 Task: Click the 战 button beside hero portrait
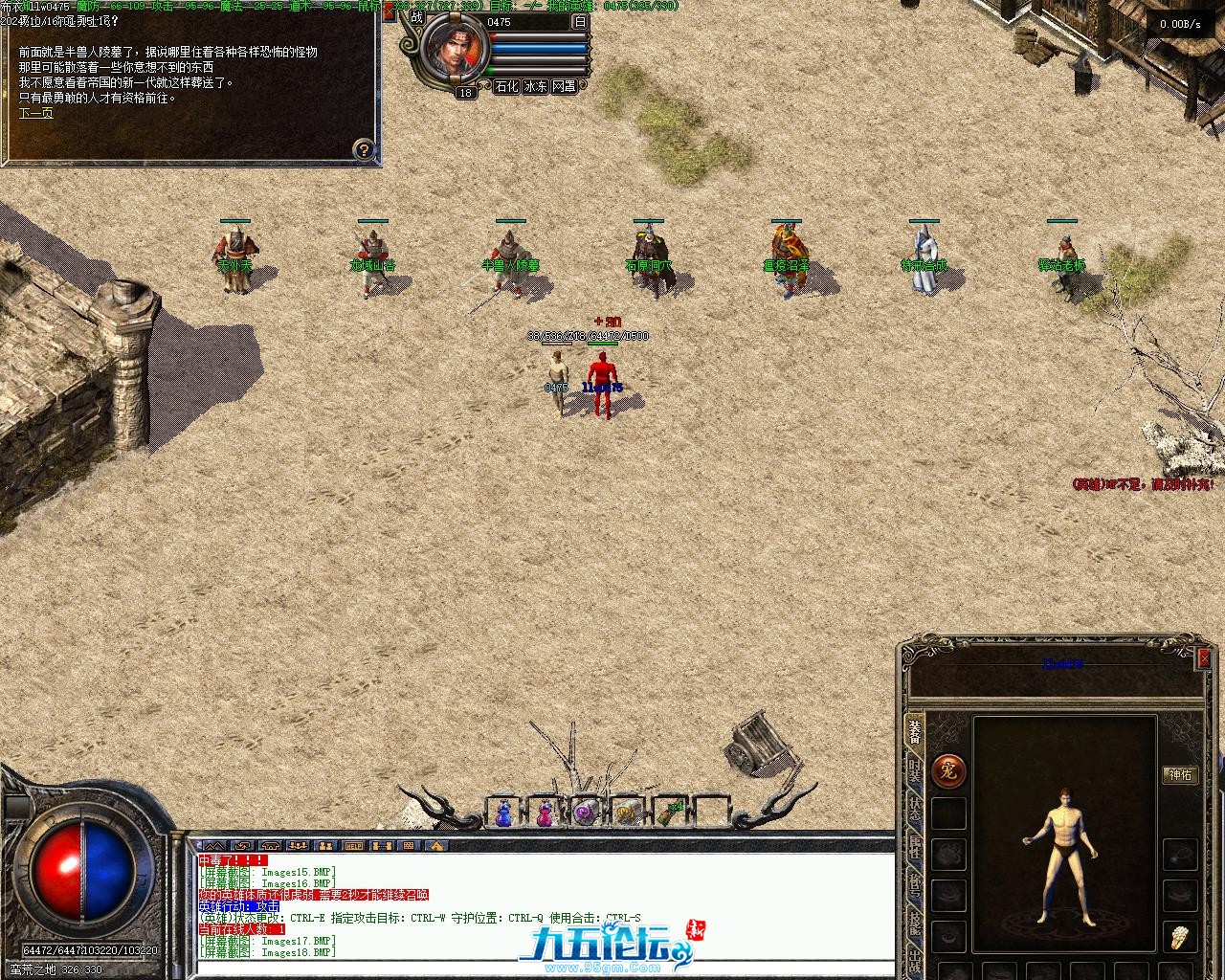416,16
